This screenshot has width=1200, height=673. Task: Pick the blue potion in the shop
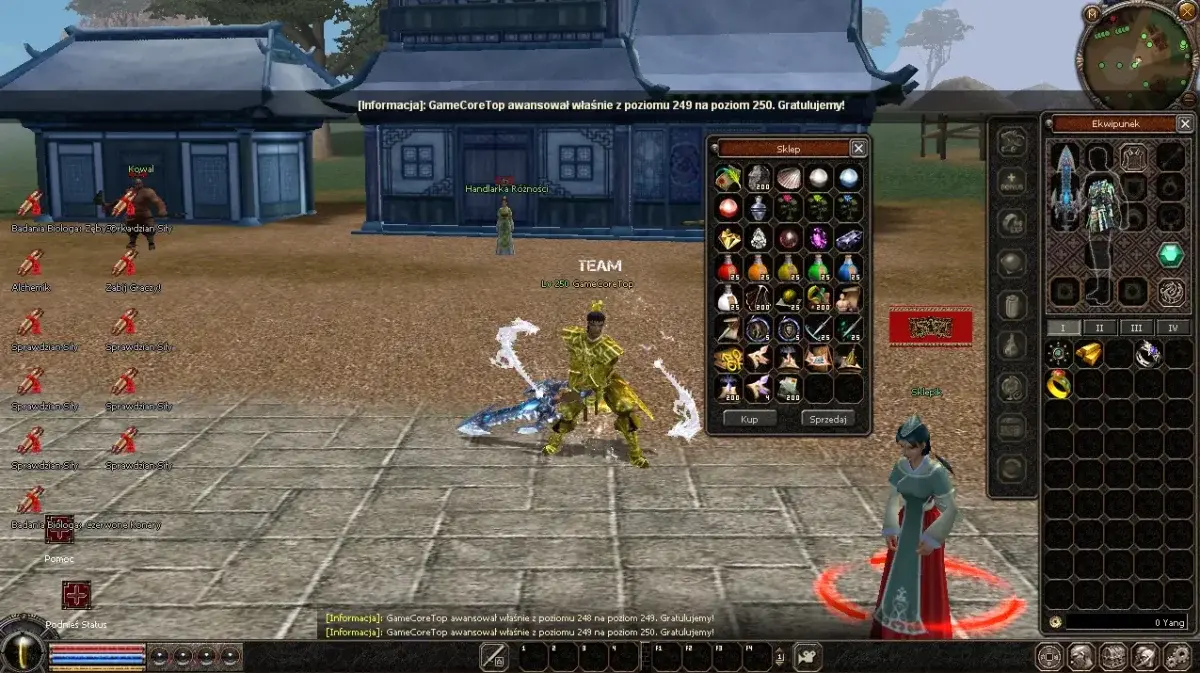(848, 268)
